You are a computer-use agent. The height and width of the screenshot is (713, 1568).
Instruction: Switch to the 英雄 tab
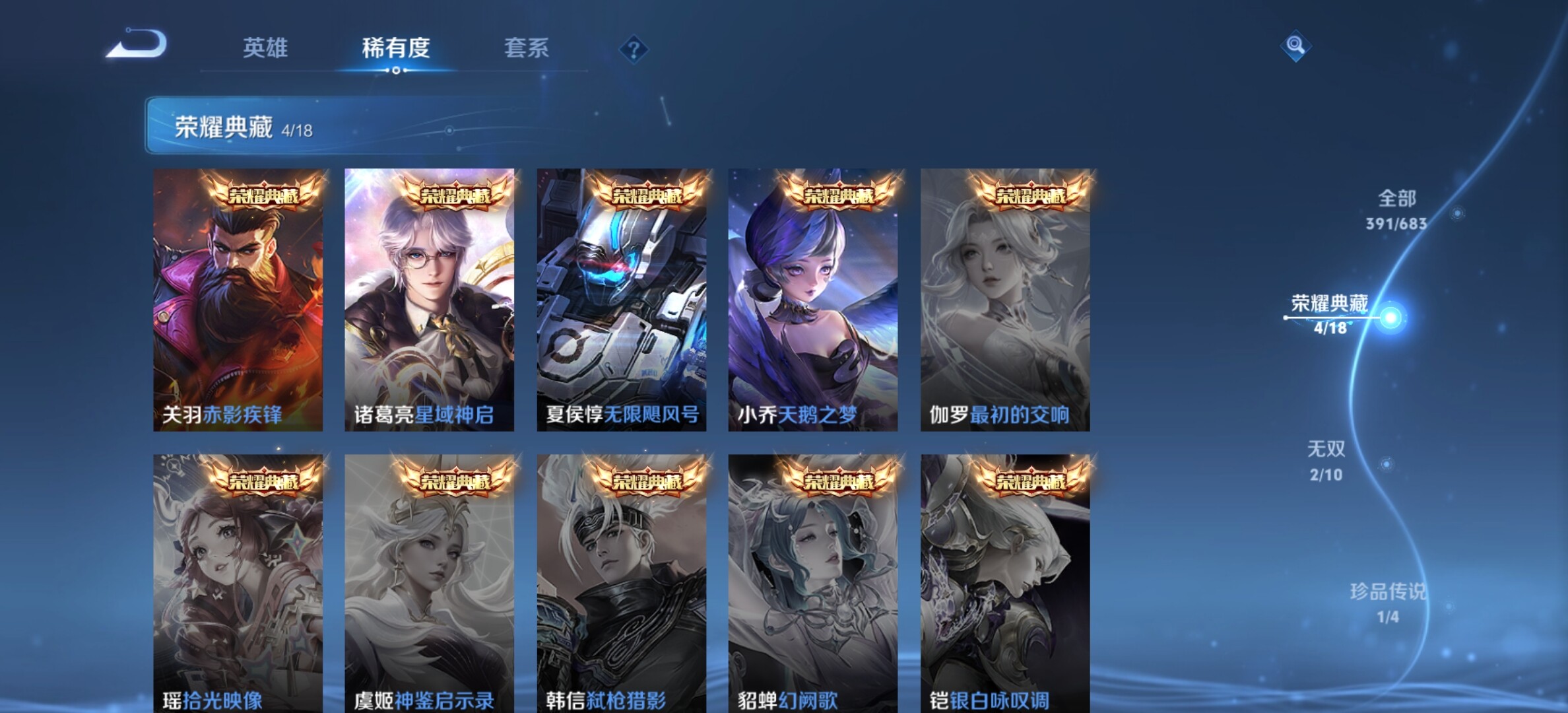[265, 48]
